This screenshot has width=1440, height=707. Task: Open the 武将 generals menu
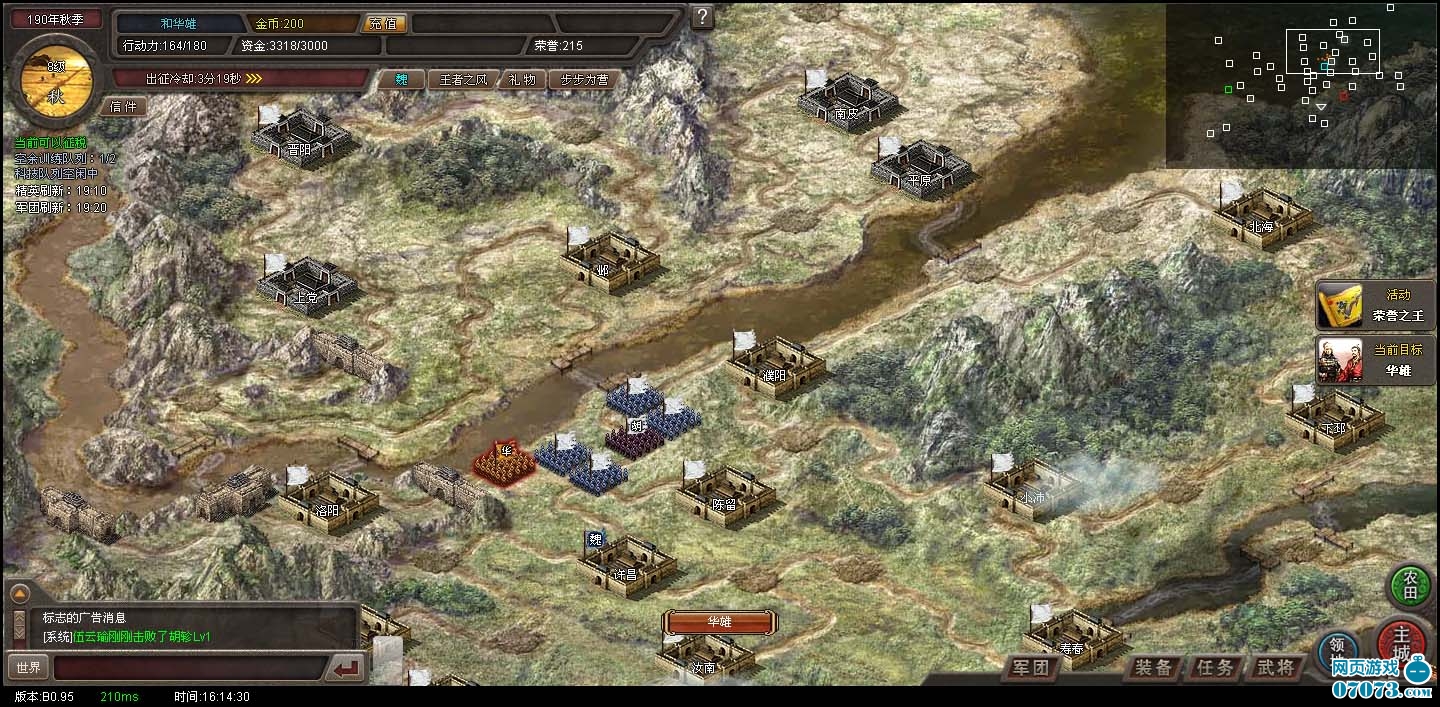(1275, 668)
